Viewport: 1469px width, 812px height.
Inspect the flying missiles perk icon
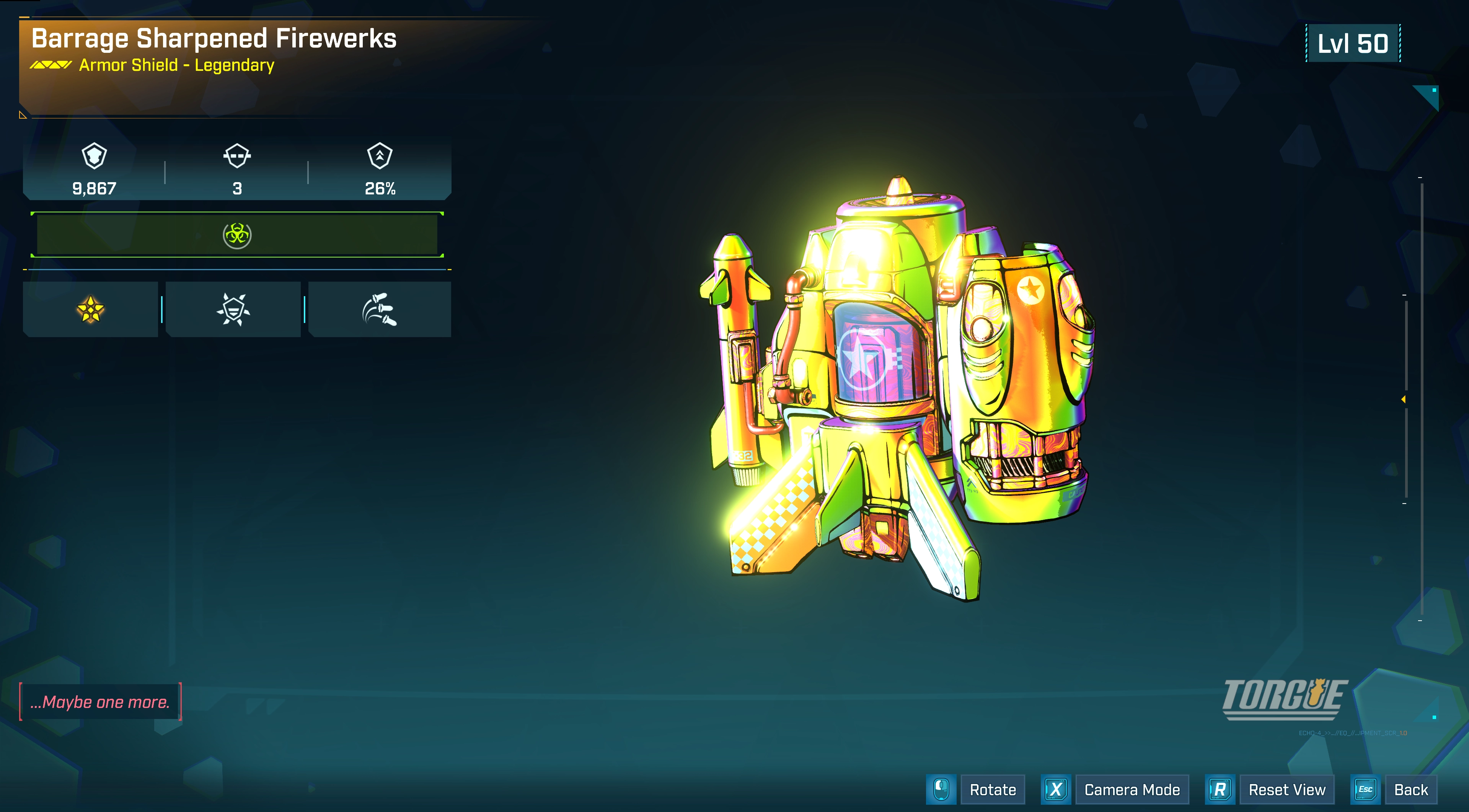click(x=380, y=310)
